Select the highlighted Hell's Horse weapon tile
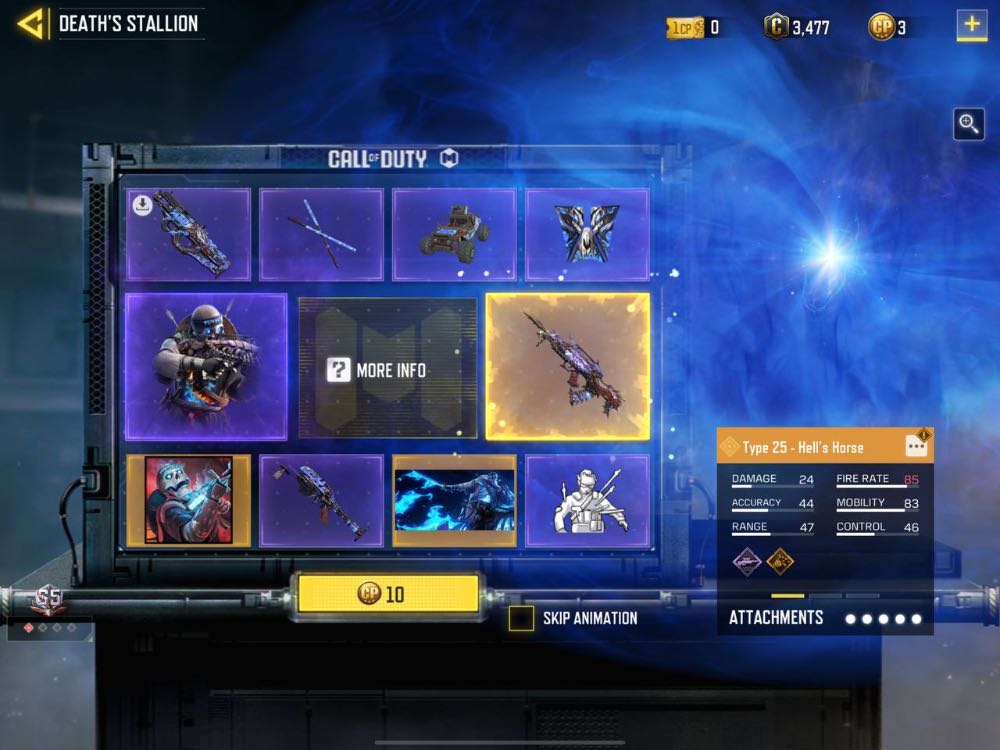The image size is (1000, 750). 567,366
